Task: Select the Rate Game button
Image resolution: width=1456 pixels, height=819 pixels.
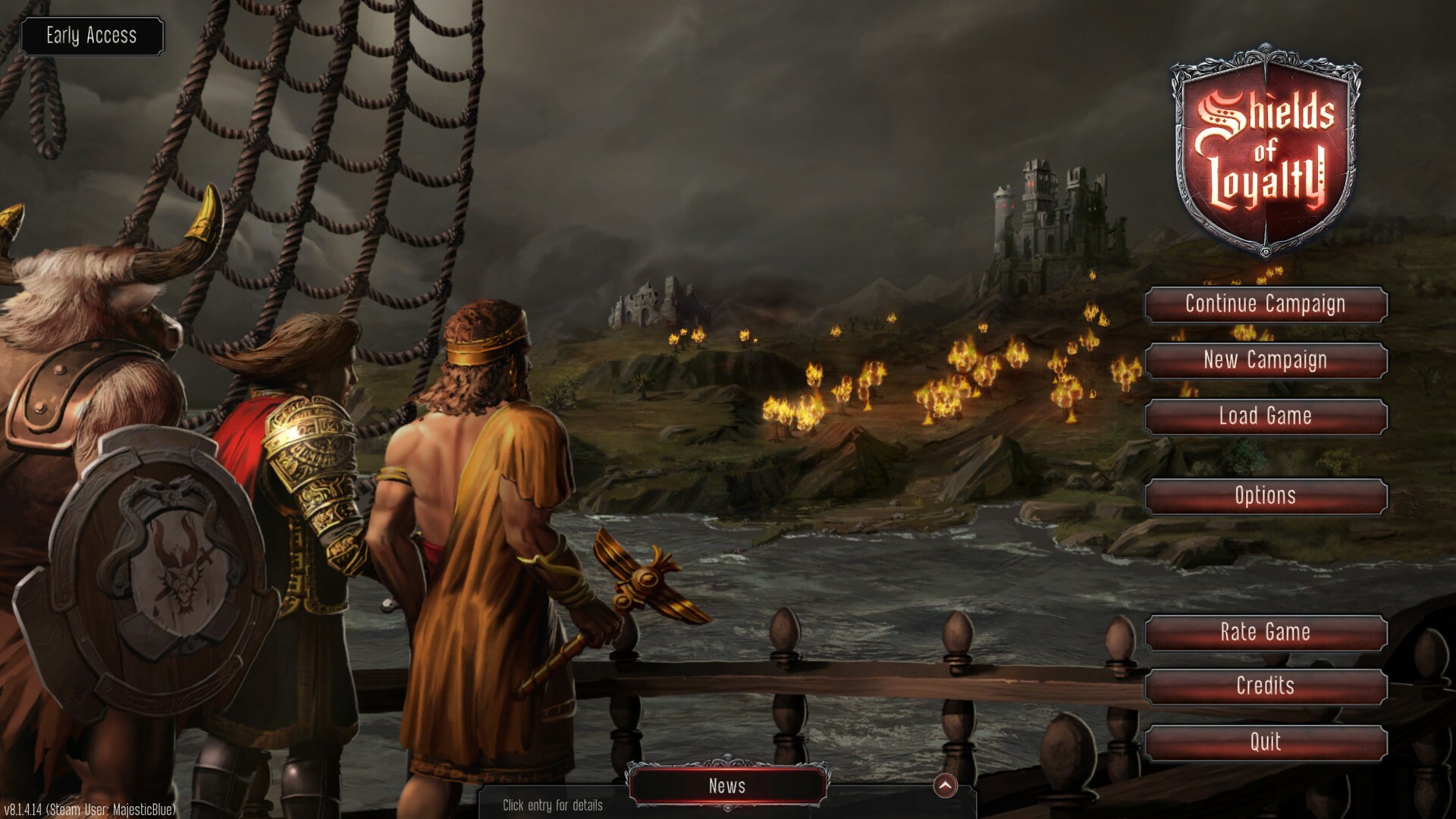Action: (x=1265, y=632)
